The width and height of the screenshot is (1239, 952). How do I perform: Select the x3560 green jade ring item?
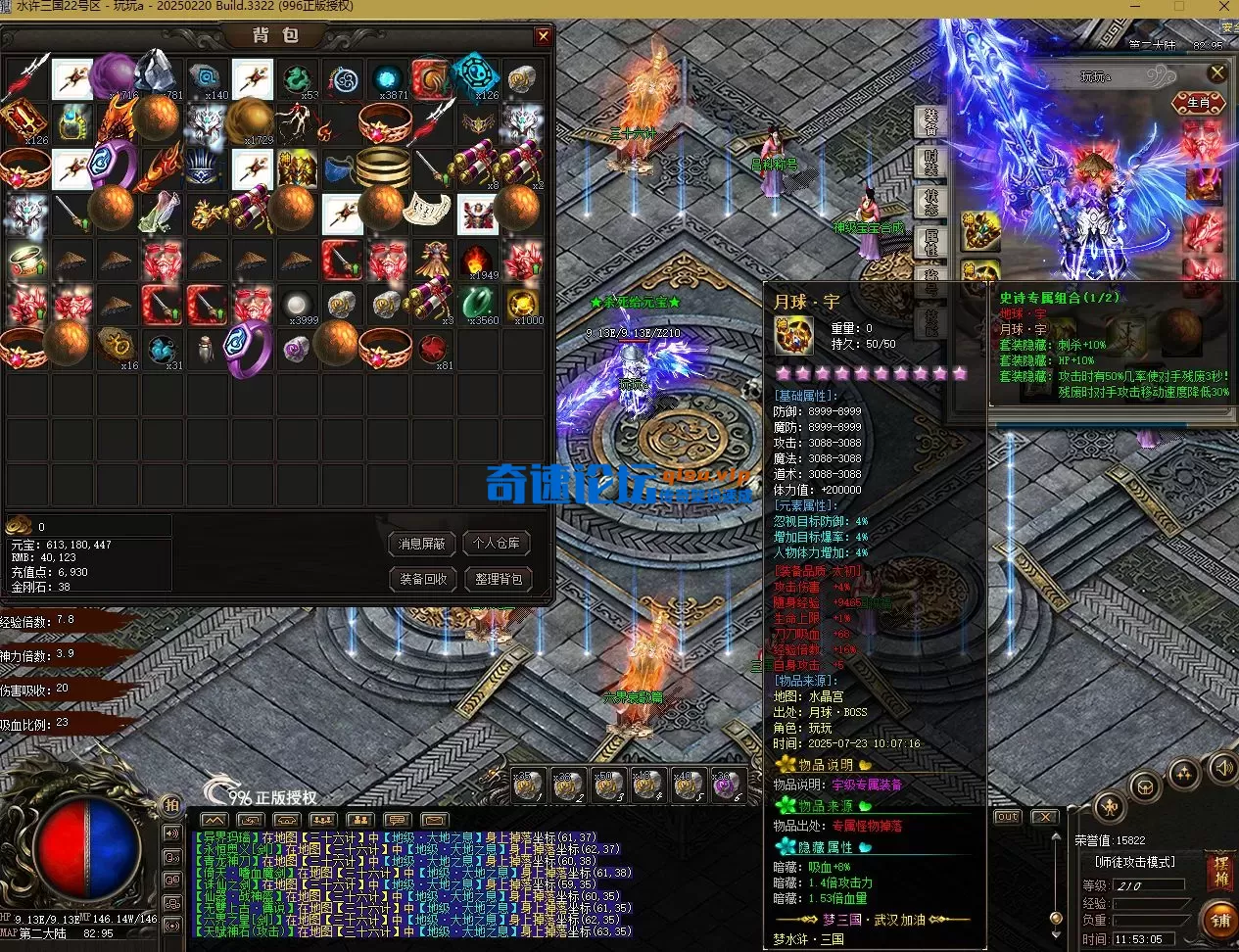coord(478,305)
